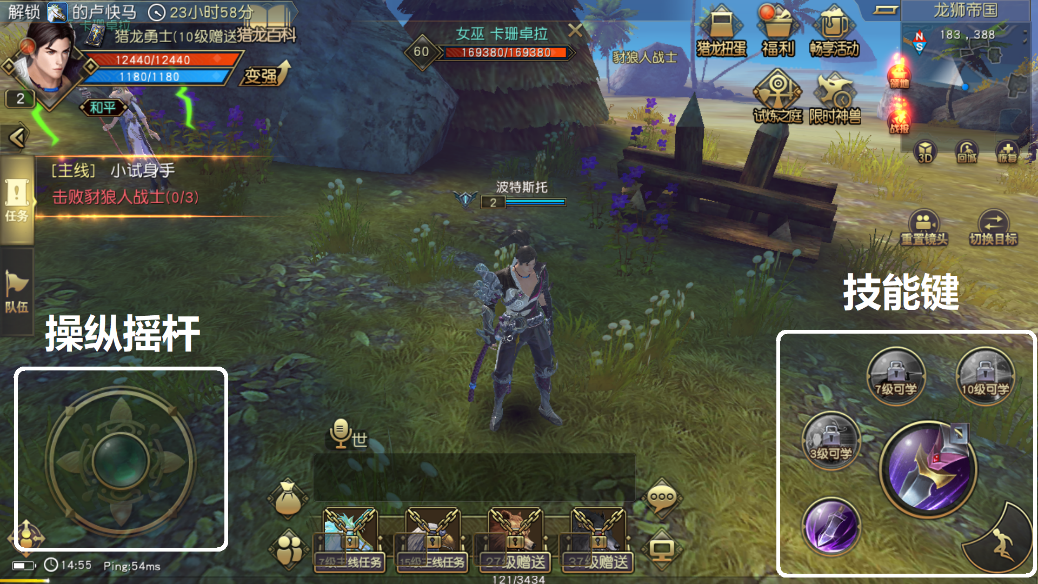Select the 任务 quest tab

pos(17,198)
